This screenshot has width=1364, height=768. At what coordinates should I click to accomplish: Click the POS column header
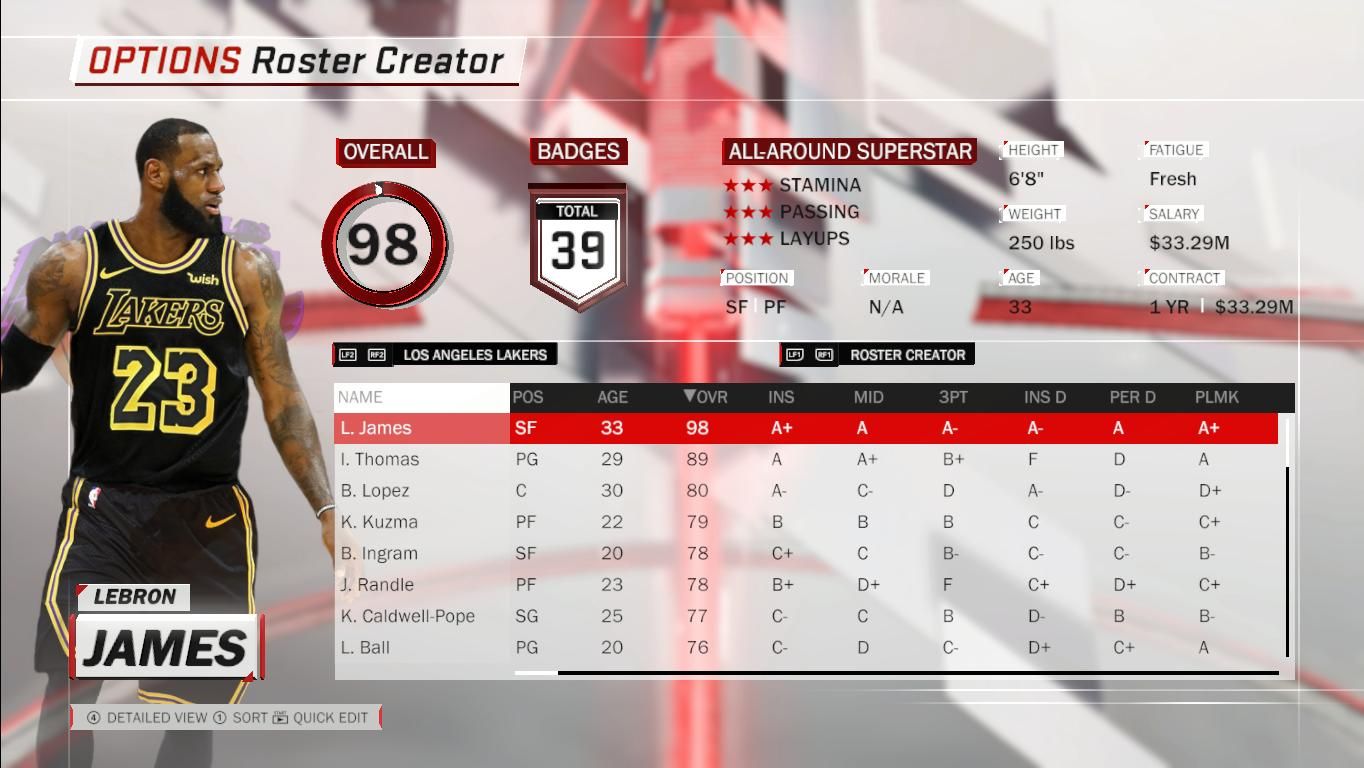point(528,397)
